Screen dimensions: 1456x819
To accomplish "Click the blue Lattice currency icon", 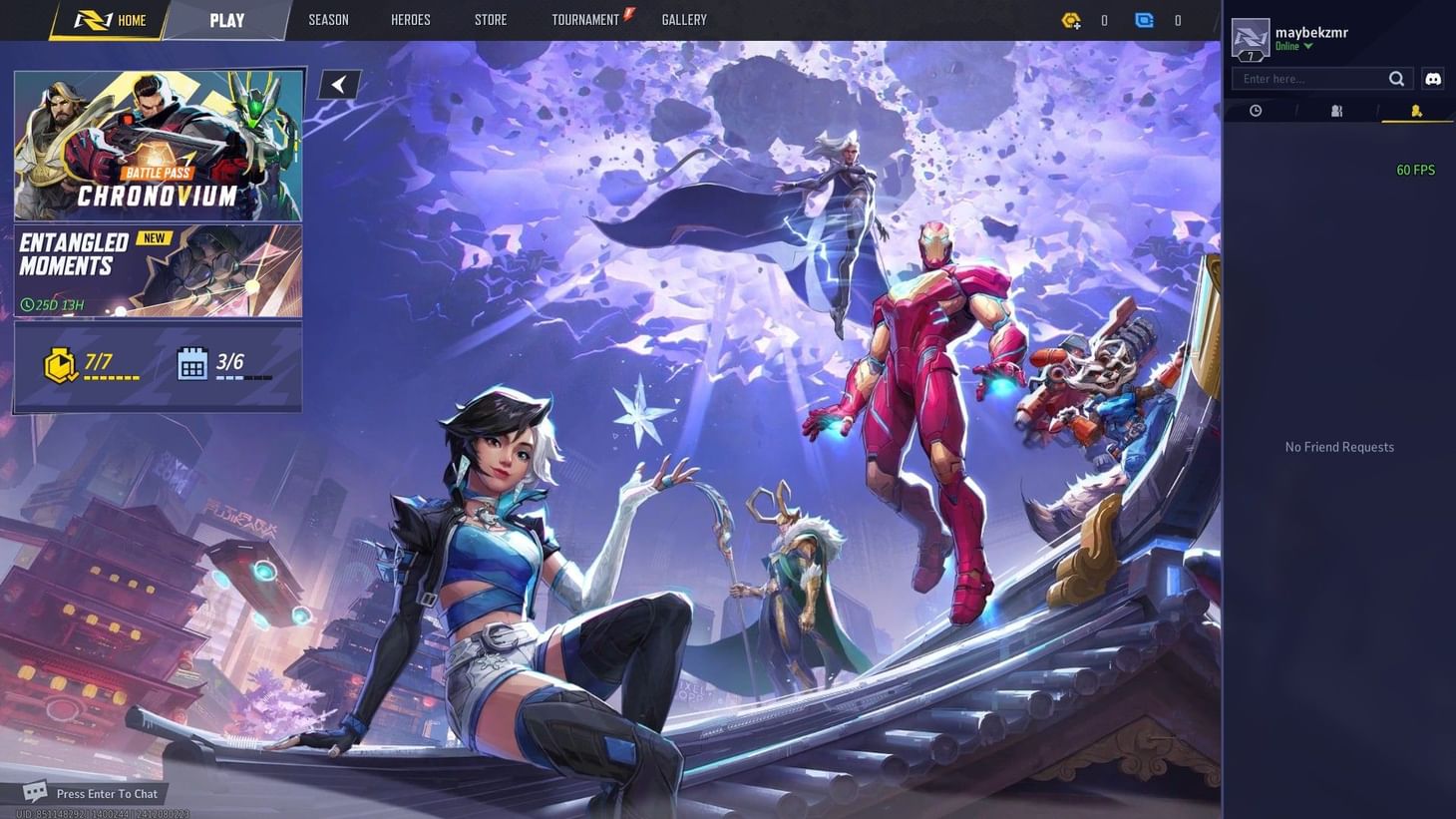I will [1144, 20].
